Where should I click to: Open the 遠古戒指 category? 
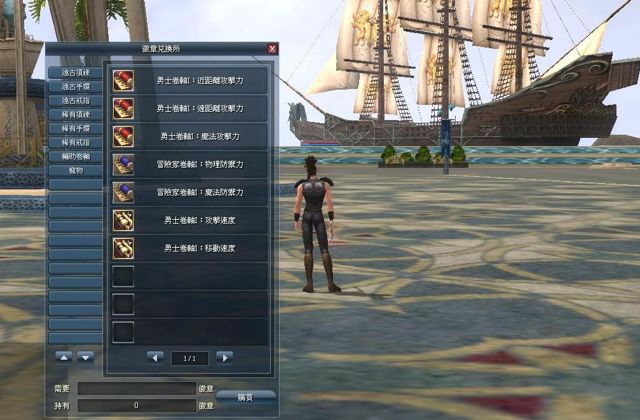tap(75, 100)
